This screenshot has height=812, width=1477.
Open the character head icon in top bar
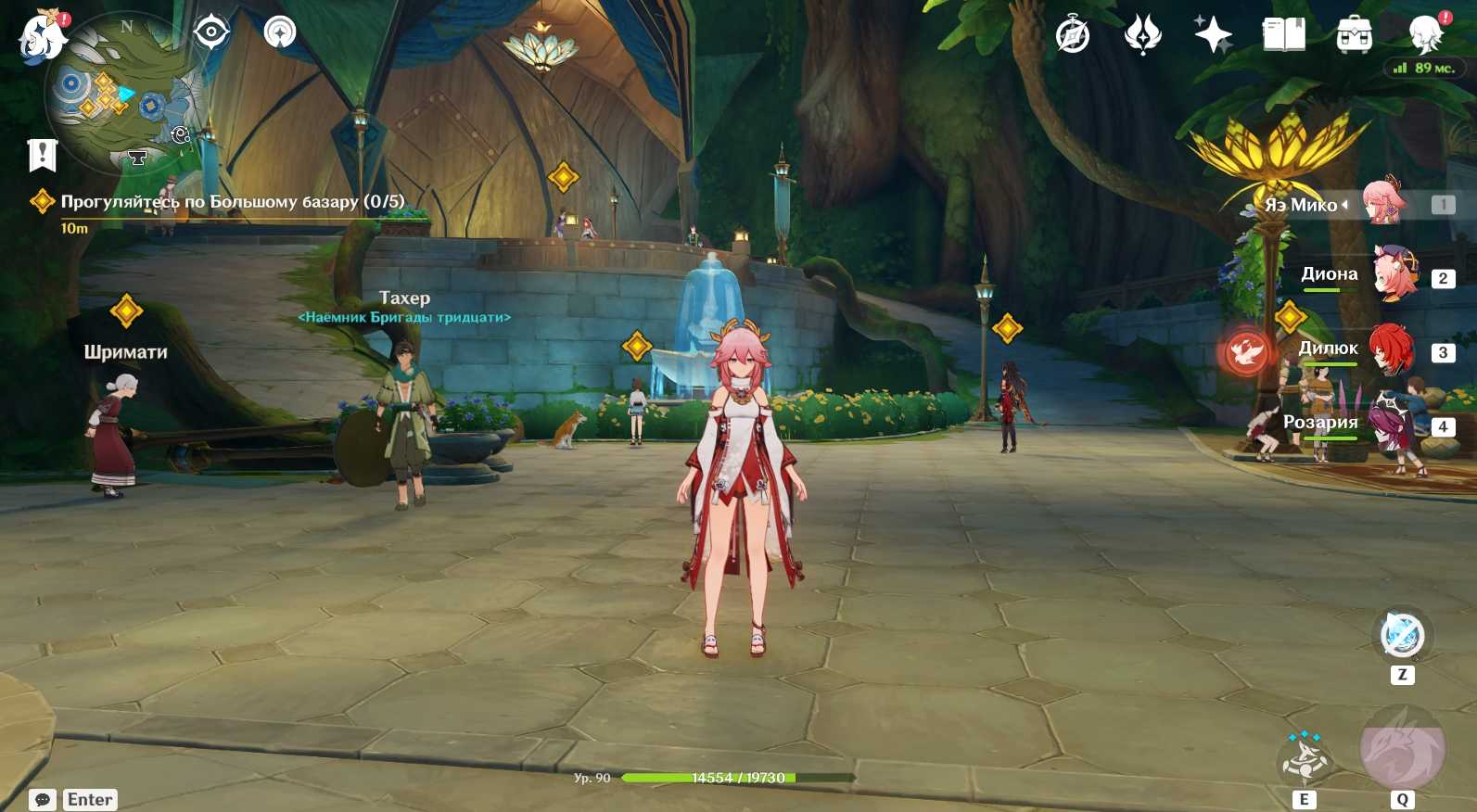pyautogui.click(x=1425, y=36)
